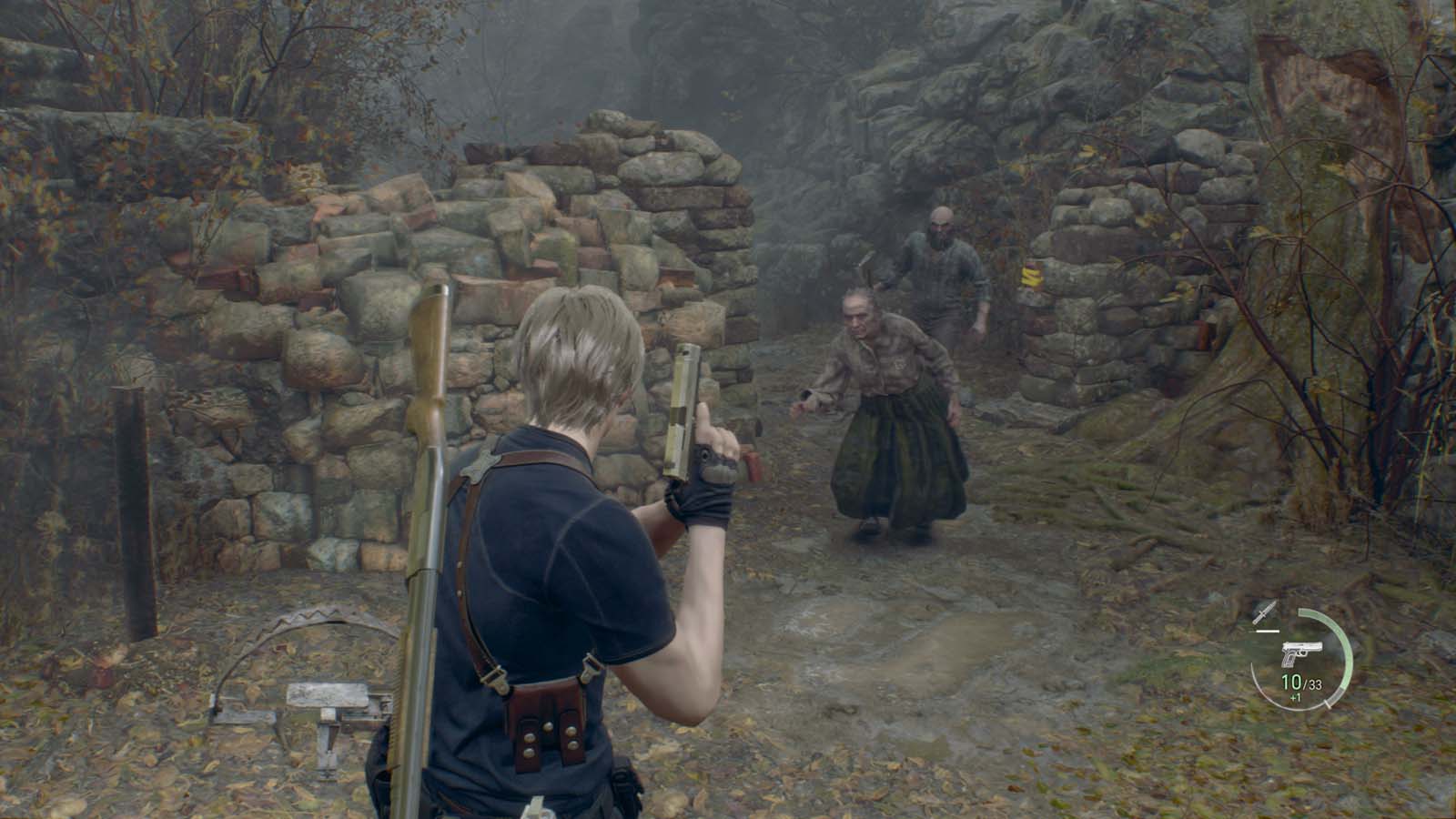Toggle the +1 chambered round indicator
The width and height of the screenshot is (1456, 819).
[x=1295, y=697]
